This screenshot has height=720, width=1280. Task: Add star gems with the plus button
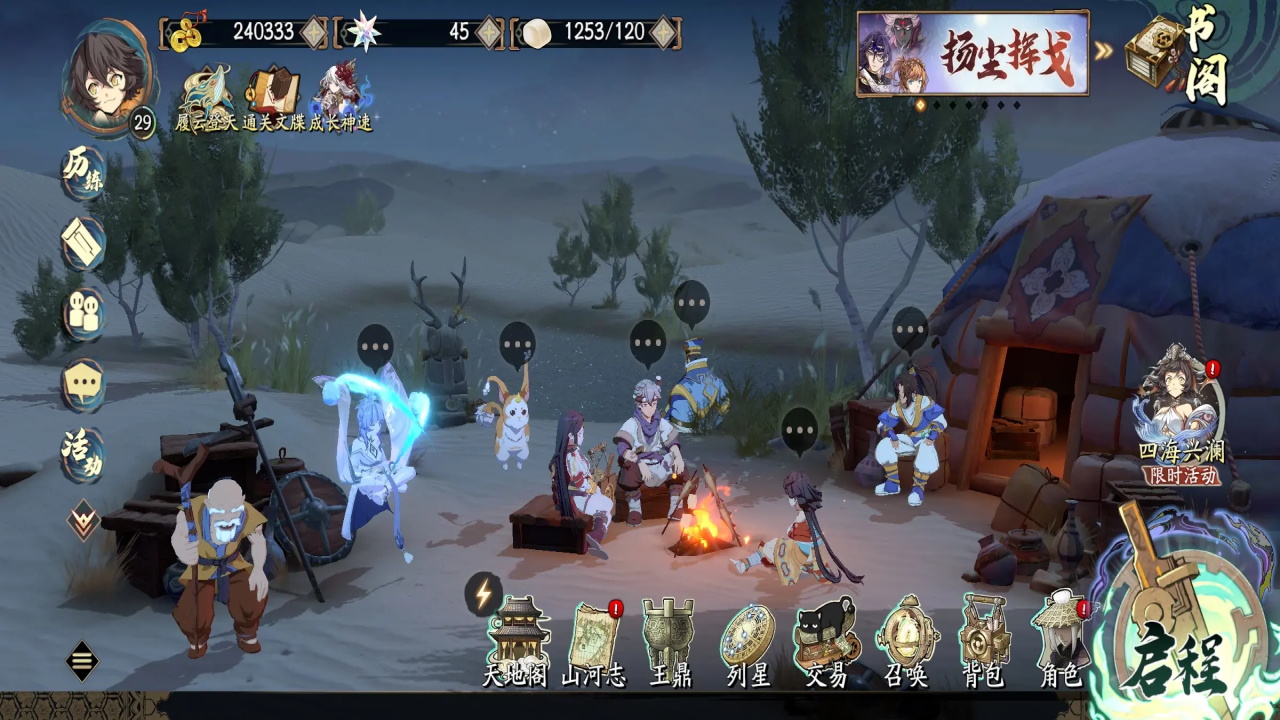pos(488,32)
